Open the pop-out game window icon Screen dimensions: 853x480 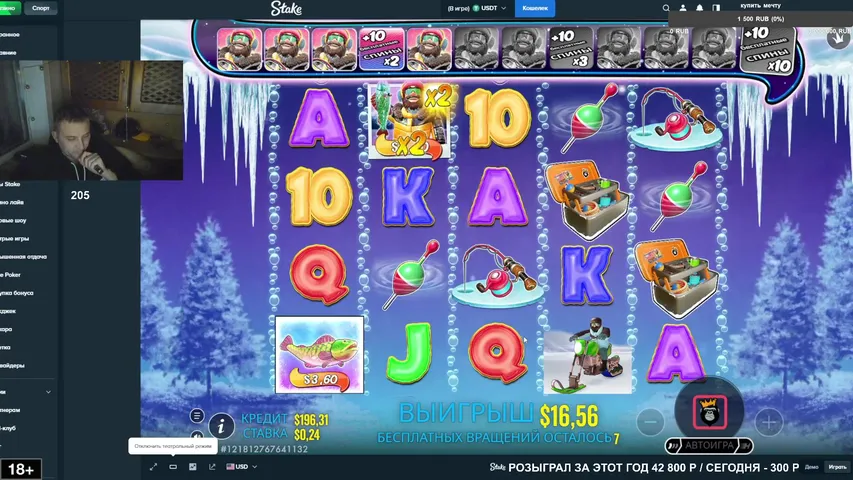click(212, 466)
